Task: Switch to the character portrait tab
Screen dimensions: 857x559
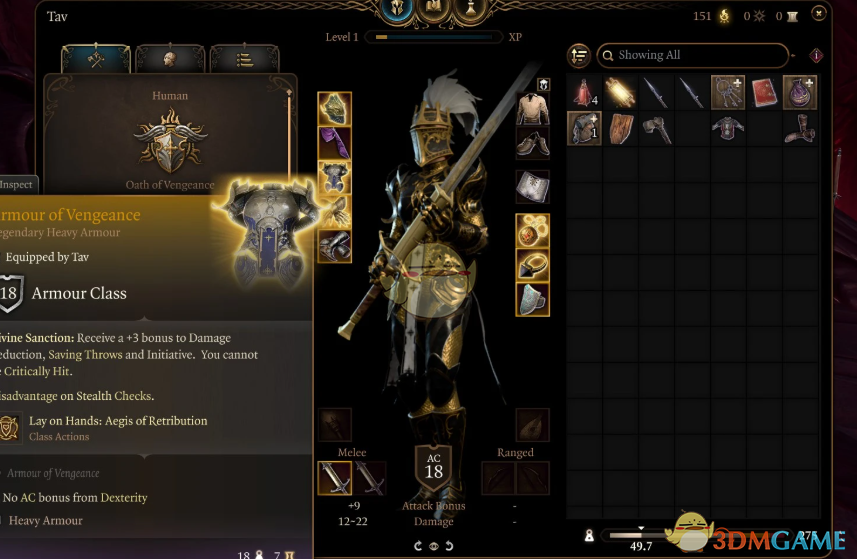Action: [x=169, y=59]
